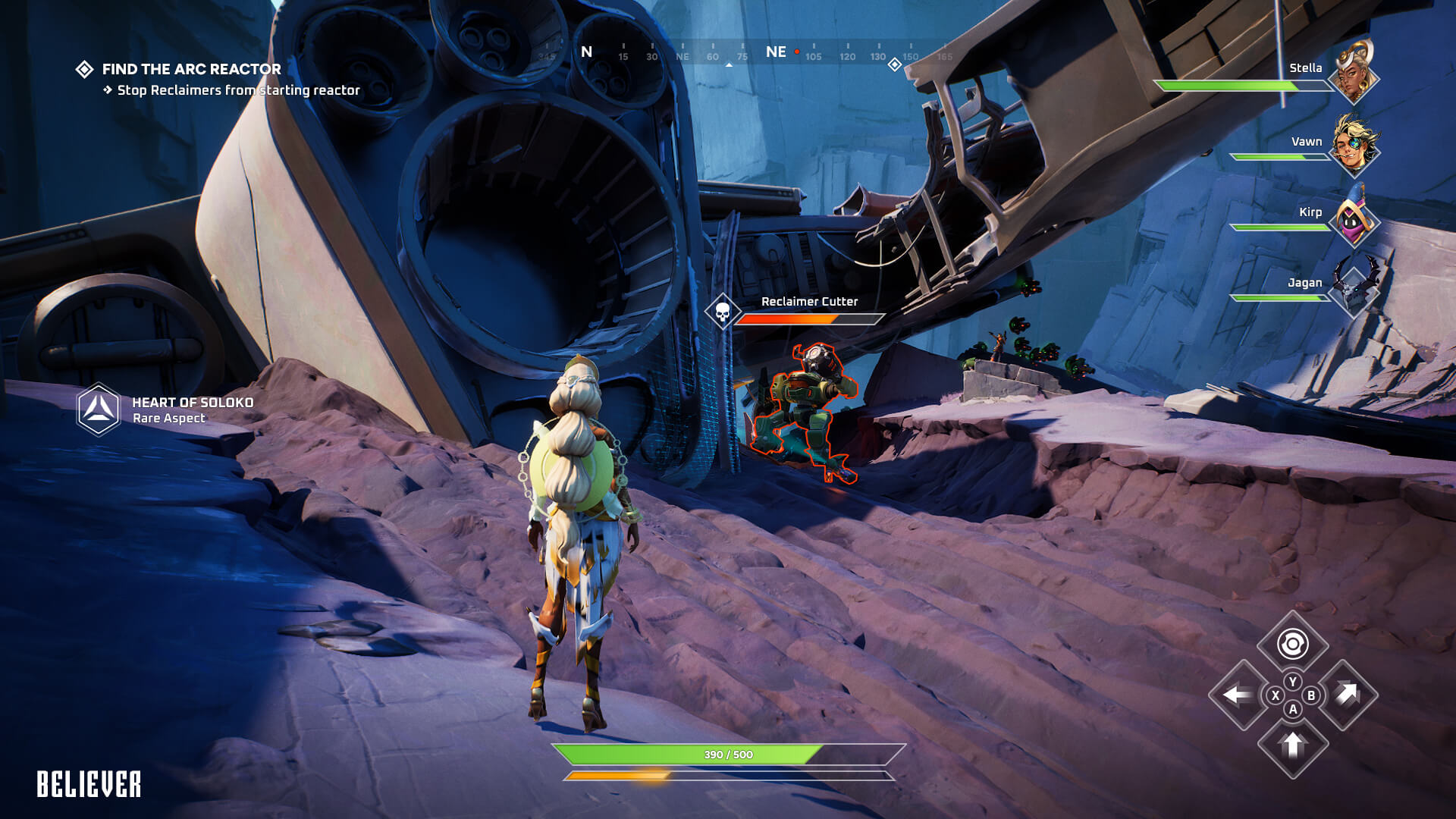Trigger the diagonal arrow ability icon

pyautogui.click(x=1348, y=693)
